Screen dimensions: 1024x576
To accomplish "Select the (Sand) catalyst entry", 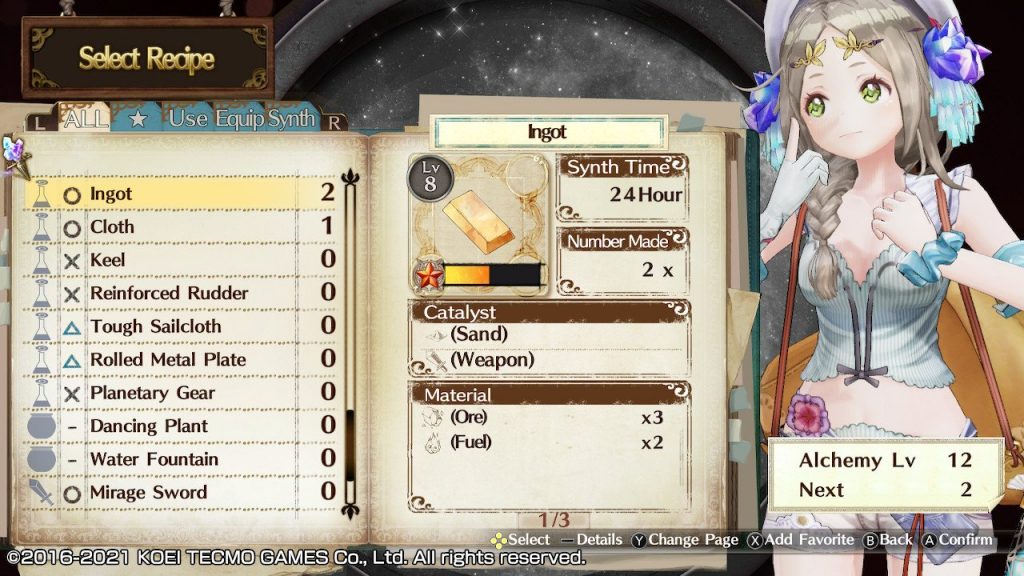I will coord(478,335).
